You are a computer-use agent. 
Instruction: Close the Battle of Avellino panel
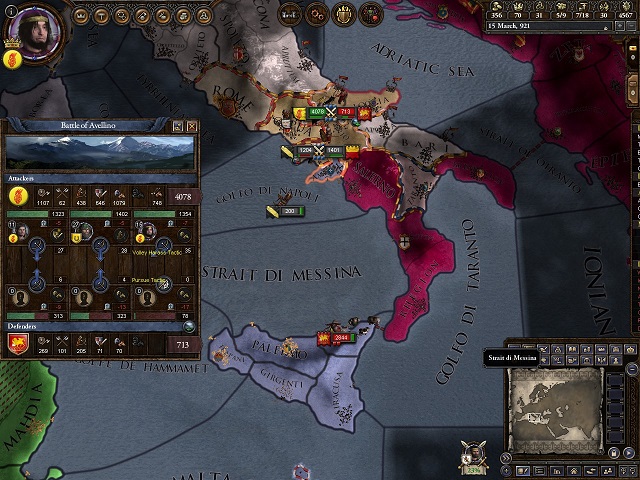point(190,126)
